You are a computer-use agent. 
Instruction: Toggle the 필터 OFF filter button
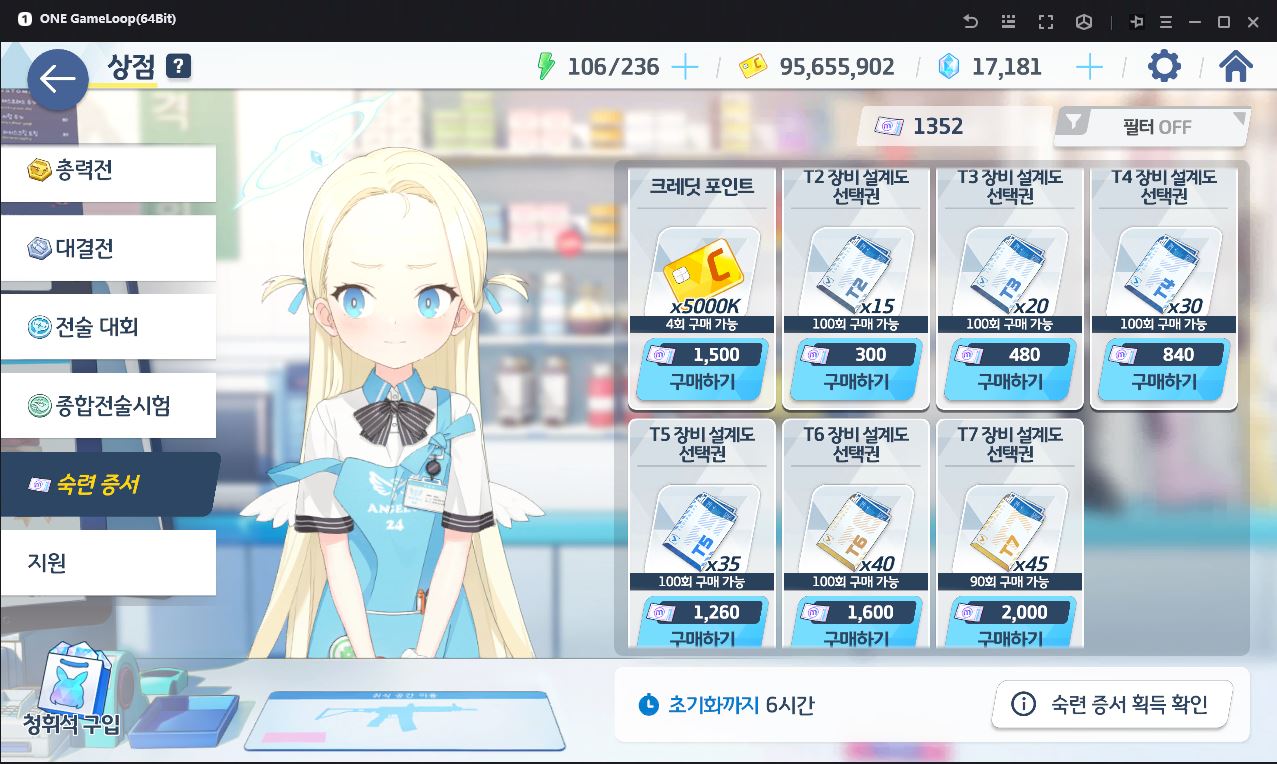1152,127
